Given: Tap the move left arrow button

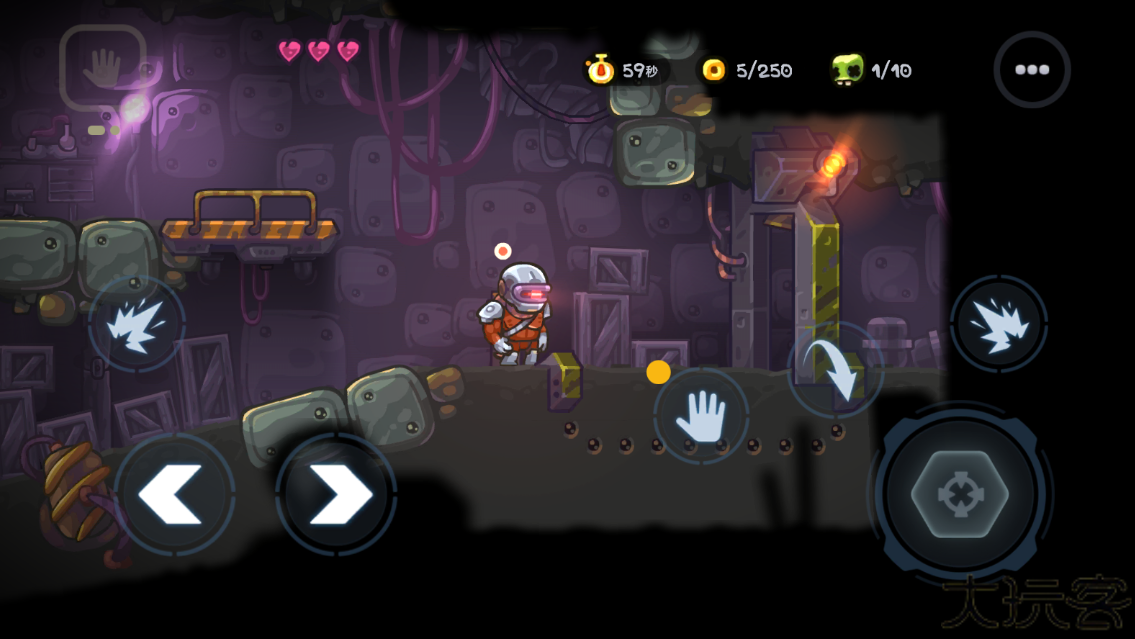Looking at the screenshot, I should tap(174, 494).
